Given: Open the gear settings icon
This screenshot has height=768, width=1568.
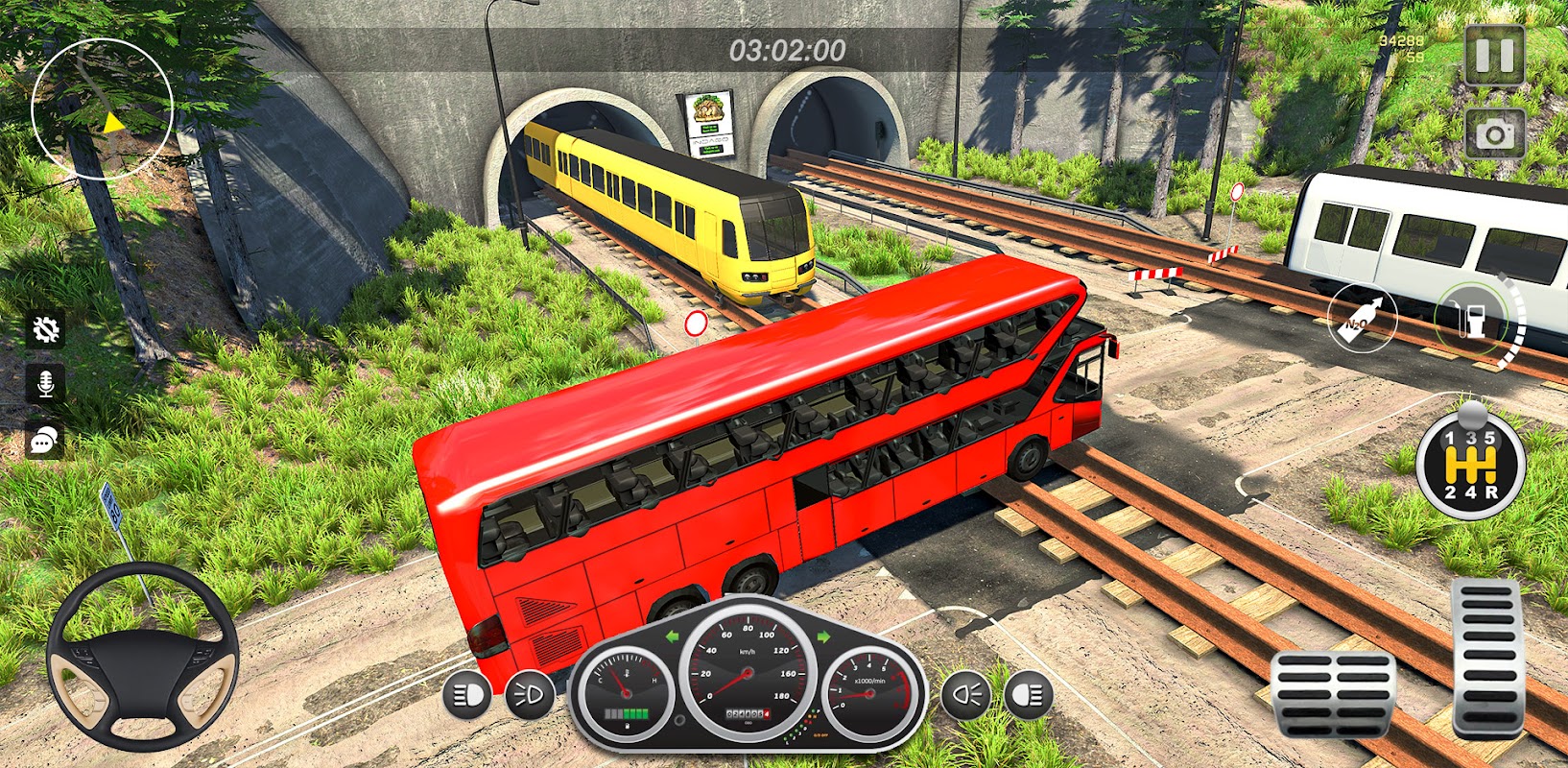Looking at the screenshot, I should [x=45, y=330].
